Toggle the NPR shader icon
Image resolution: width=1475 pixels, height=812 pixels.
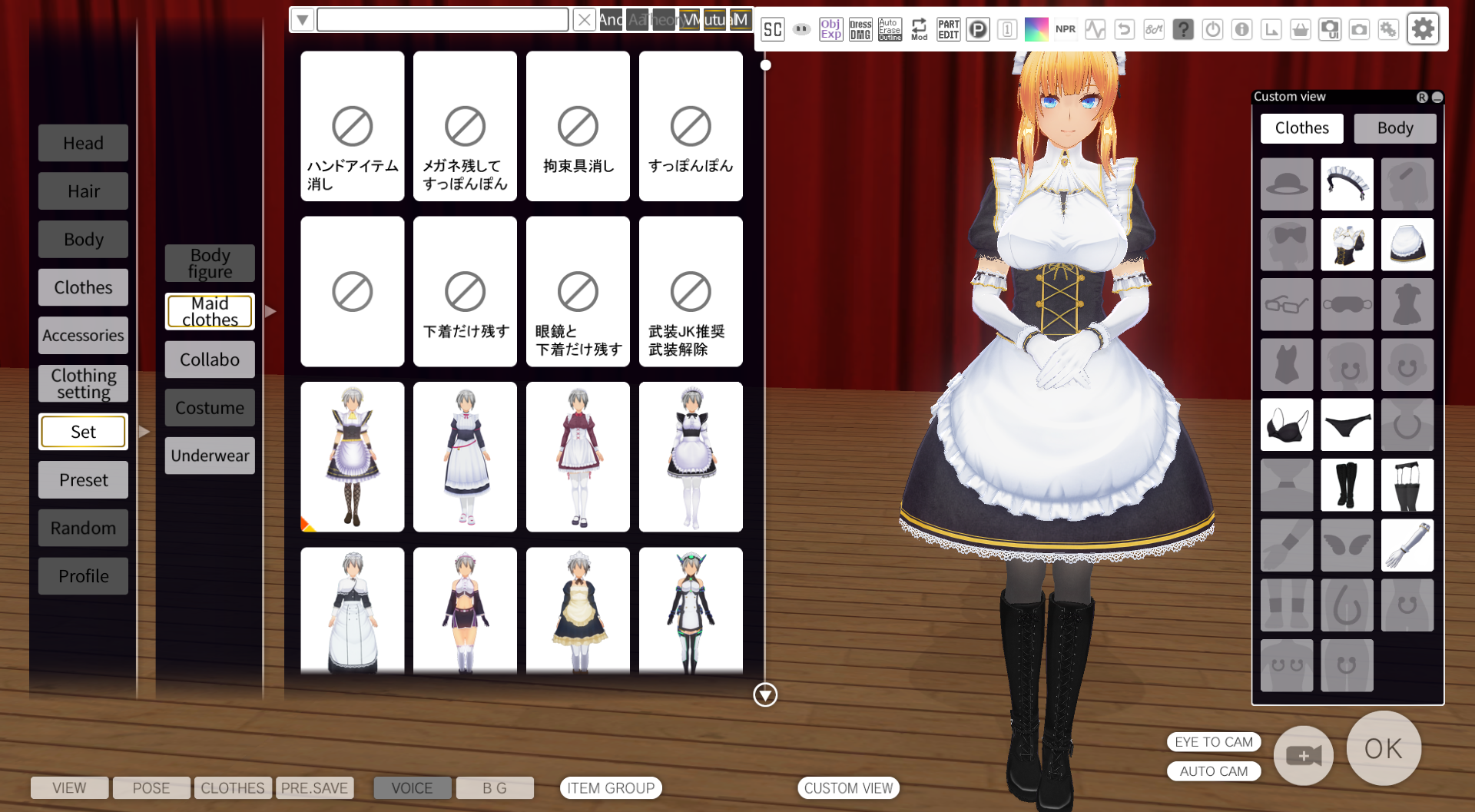(x=1066, y=29)
